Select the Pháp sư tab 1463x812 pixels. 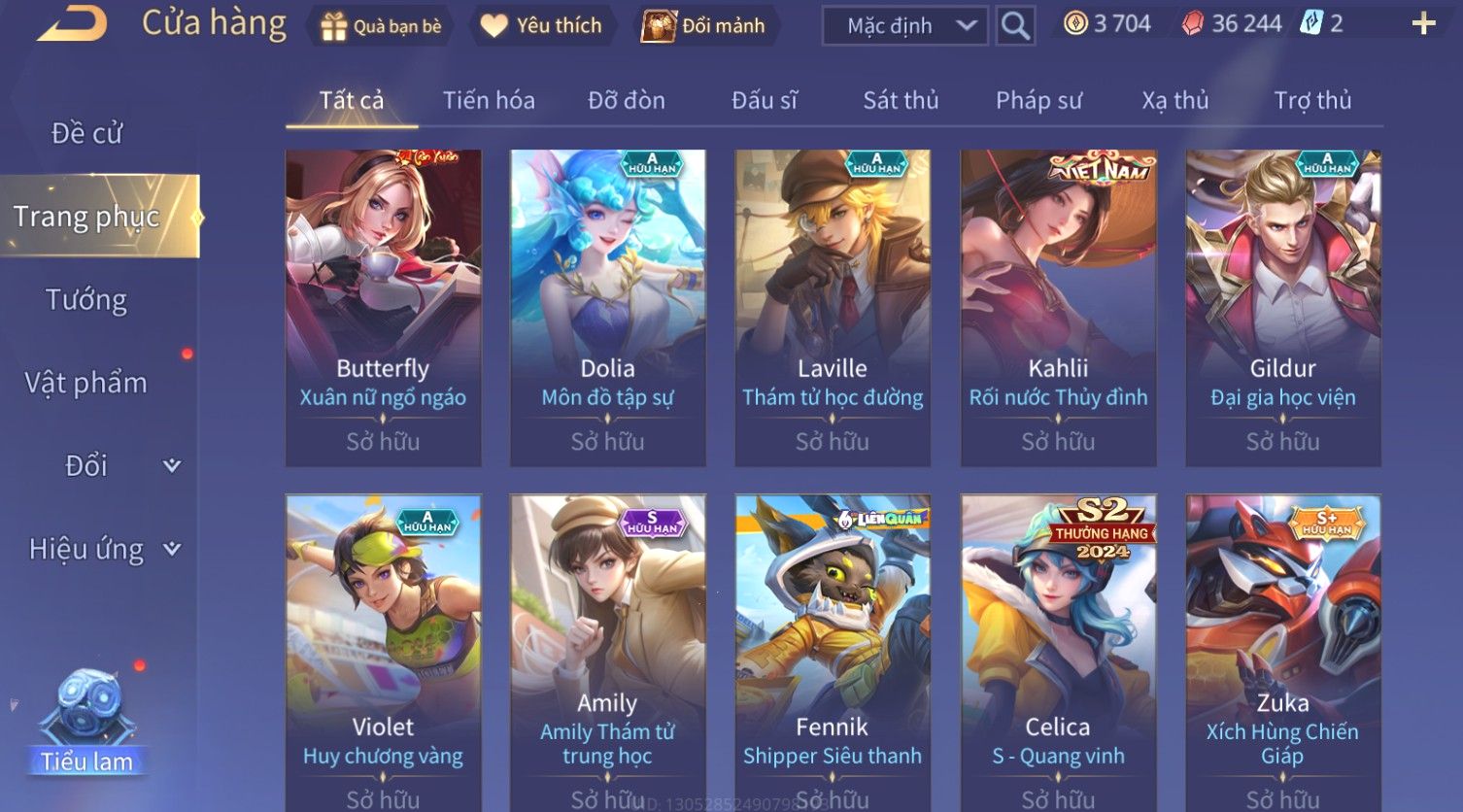pyautogui.click(x=1038, y=100)
